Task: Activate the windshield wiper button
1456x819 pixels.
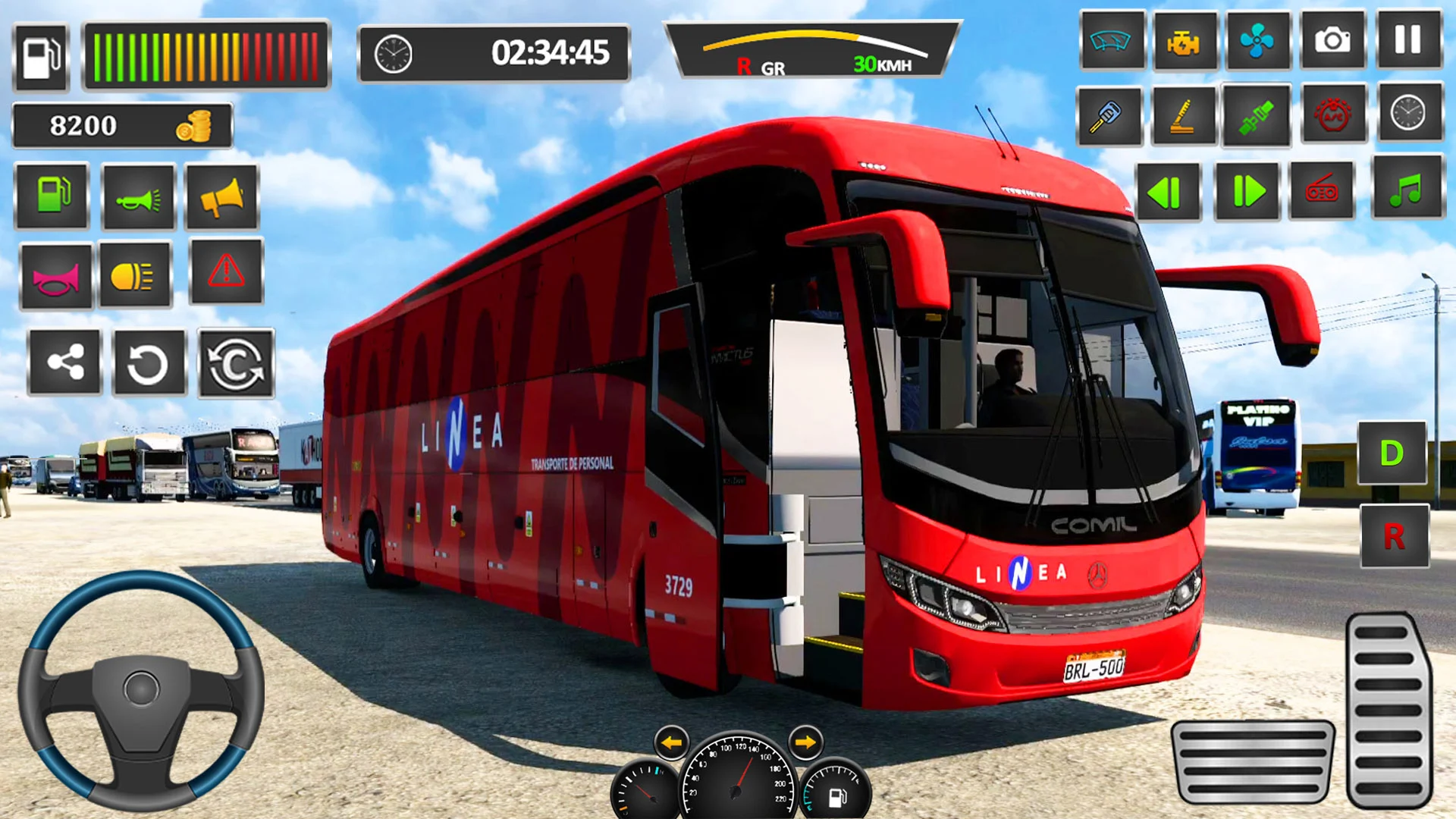Action: (x=1111, y=40)
